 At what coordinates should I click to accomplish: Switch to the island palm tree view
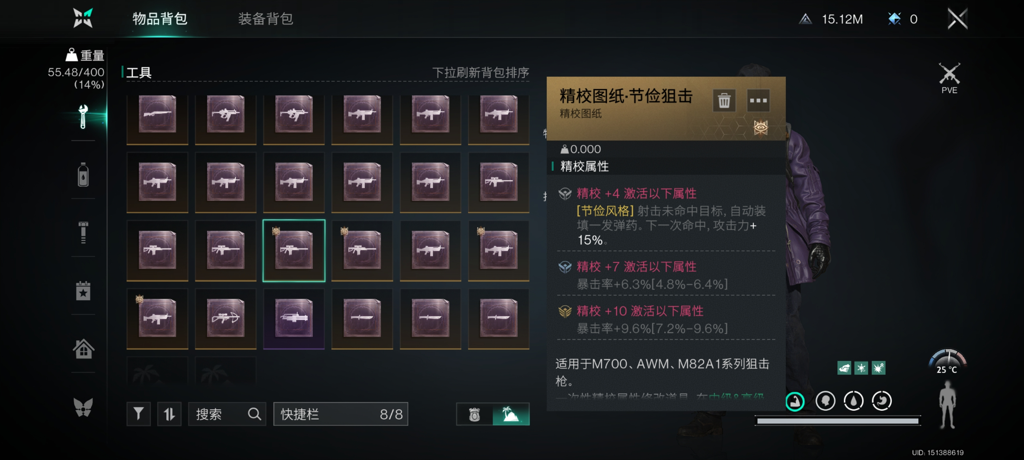pyautogui.click(x=511, y=414)
